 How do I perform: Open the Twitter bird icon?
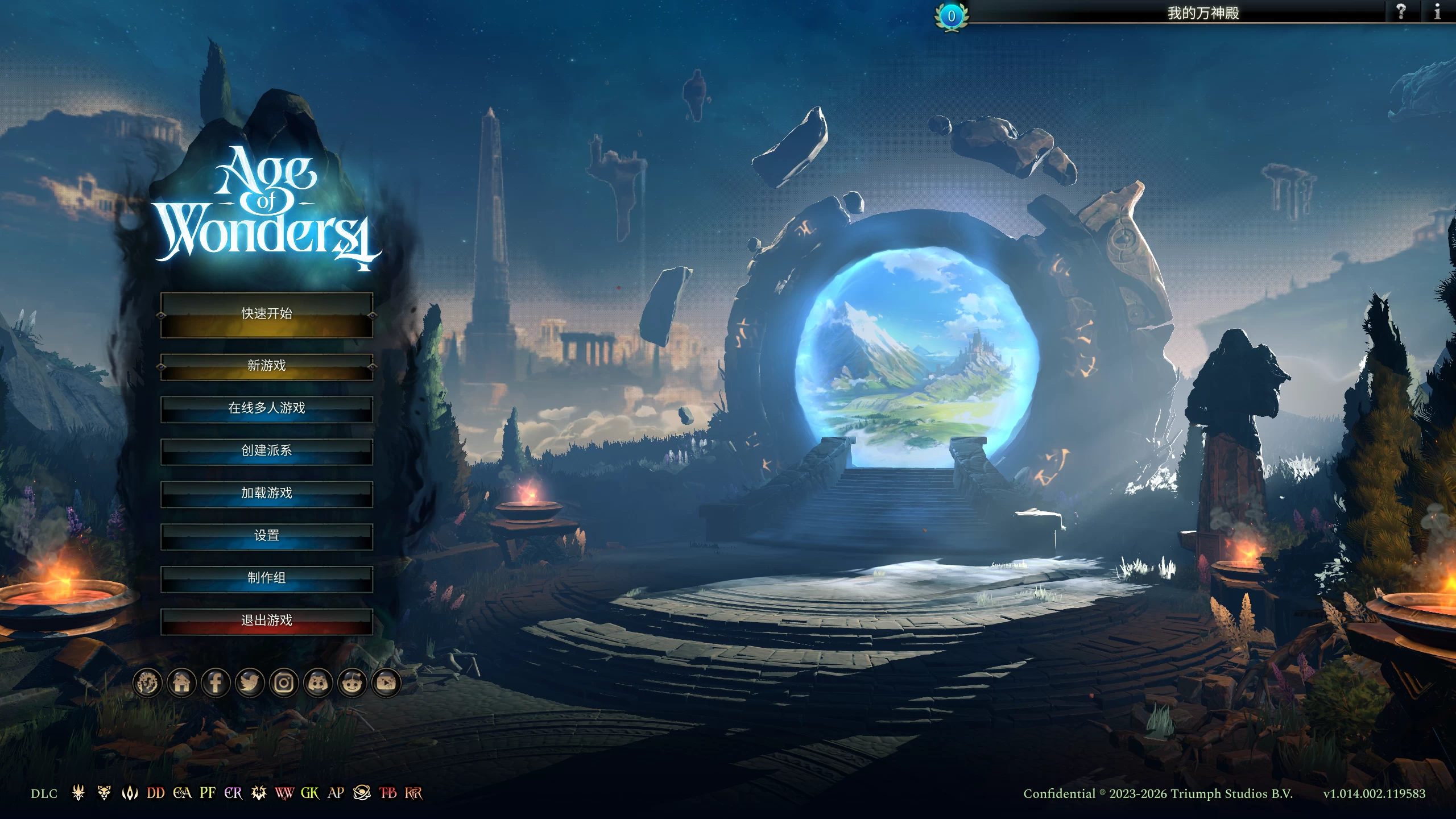pos(249,684)
